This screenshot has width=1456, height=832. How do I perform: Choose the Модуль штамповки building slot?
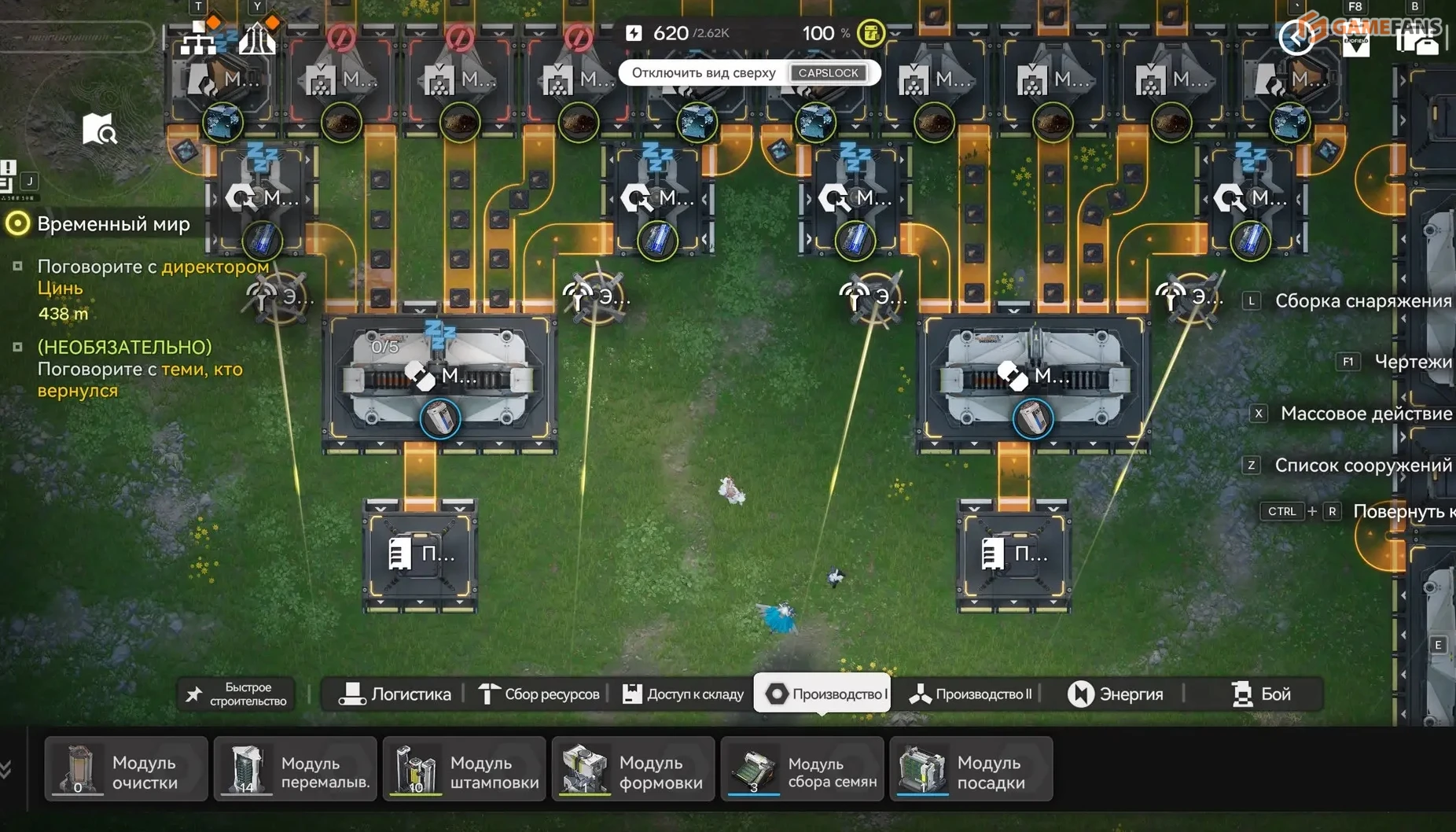(465, 771)
